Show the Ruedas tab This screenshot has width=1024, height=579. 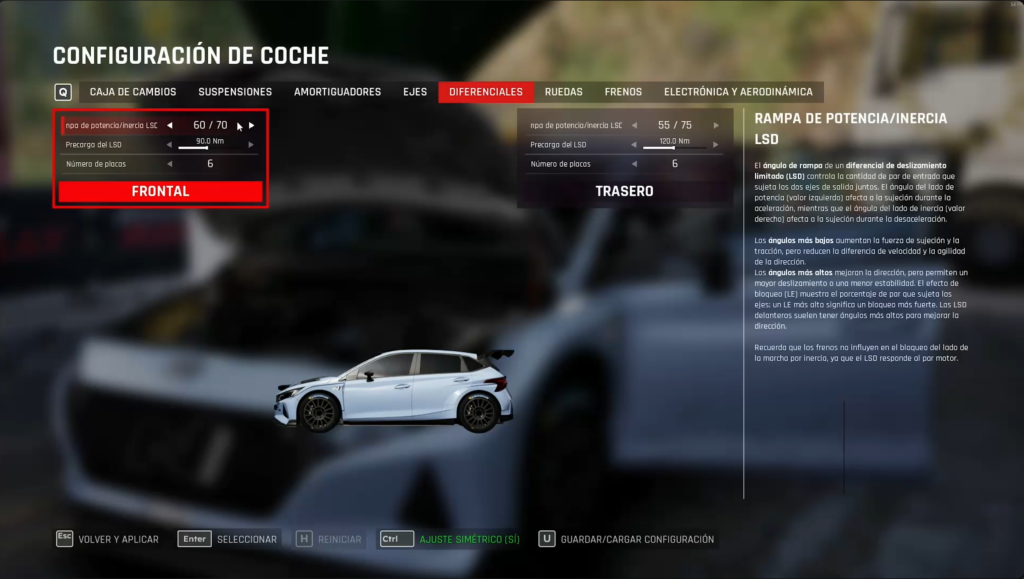tap(564, 92)
